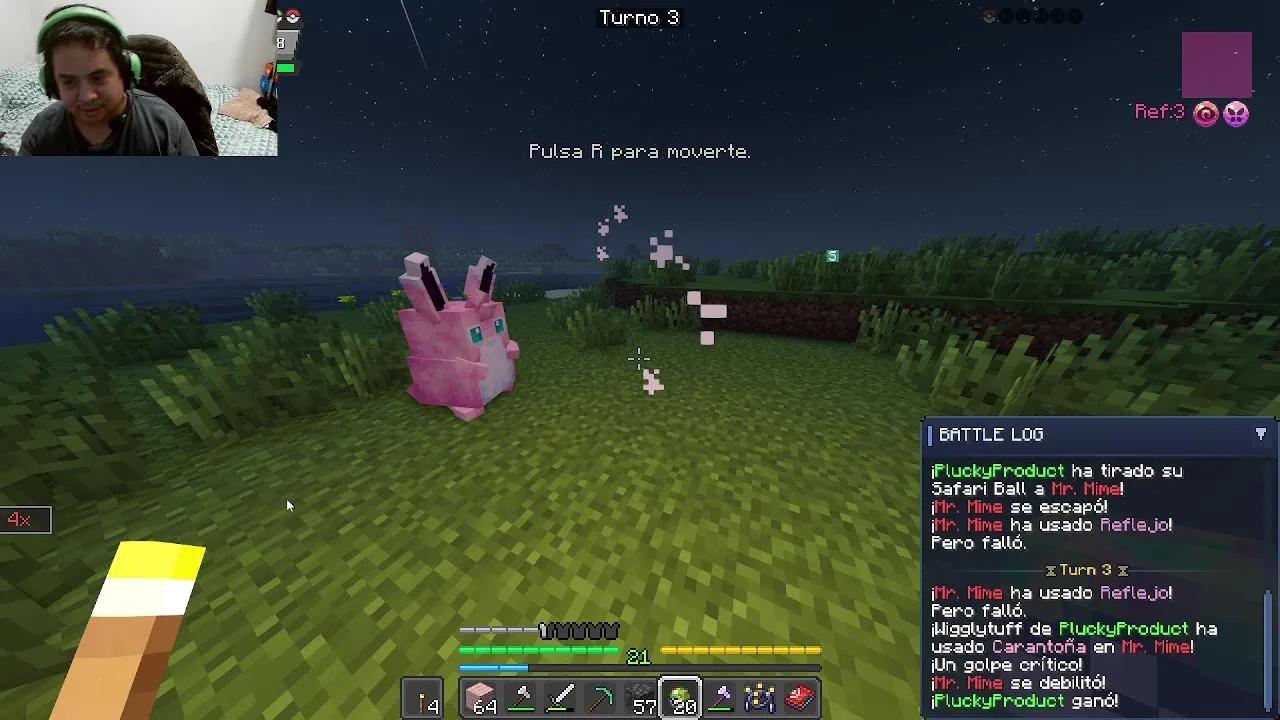Image resolution: width=1280 pixels, height=720 pixels.
Task: Select the stack of 64 pink blocks
Action: point(481,697)
